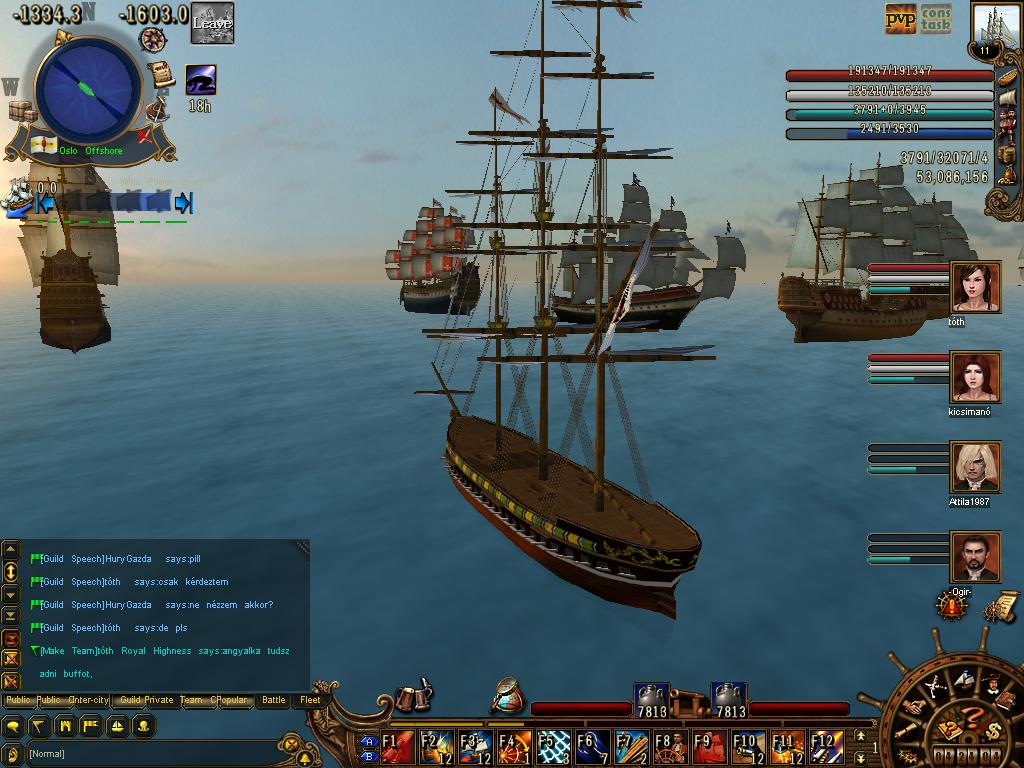The image size is (1024, 768).
Task: Toggle the PvP mode button
Action: pos(900,19)
